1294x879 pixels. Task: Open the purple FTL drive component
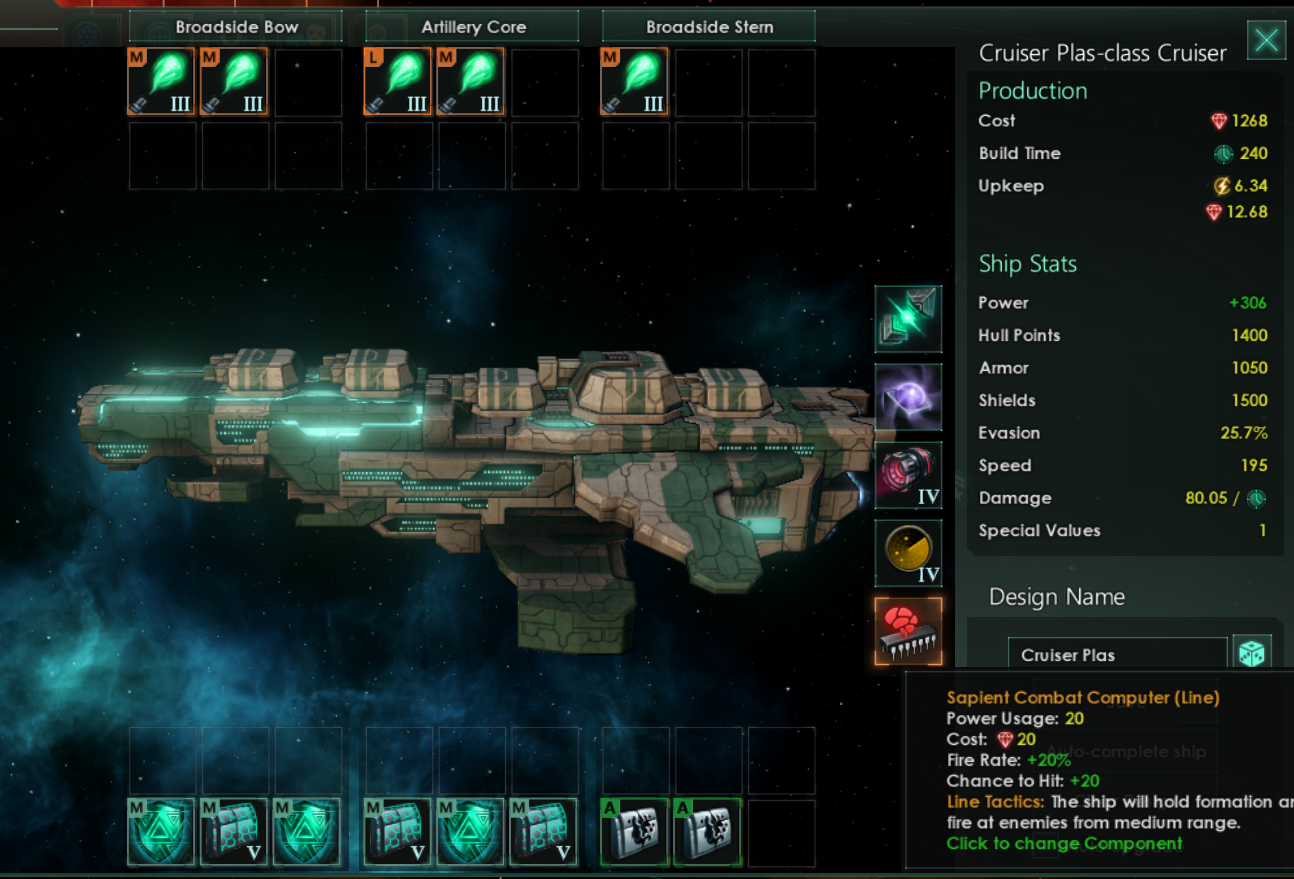tap(908, 397)
